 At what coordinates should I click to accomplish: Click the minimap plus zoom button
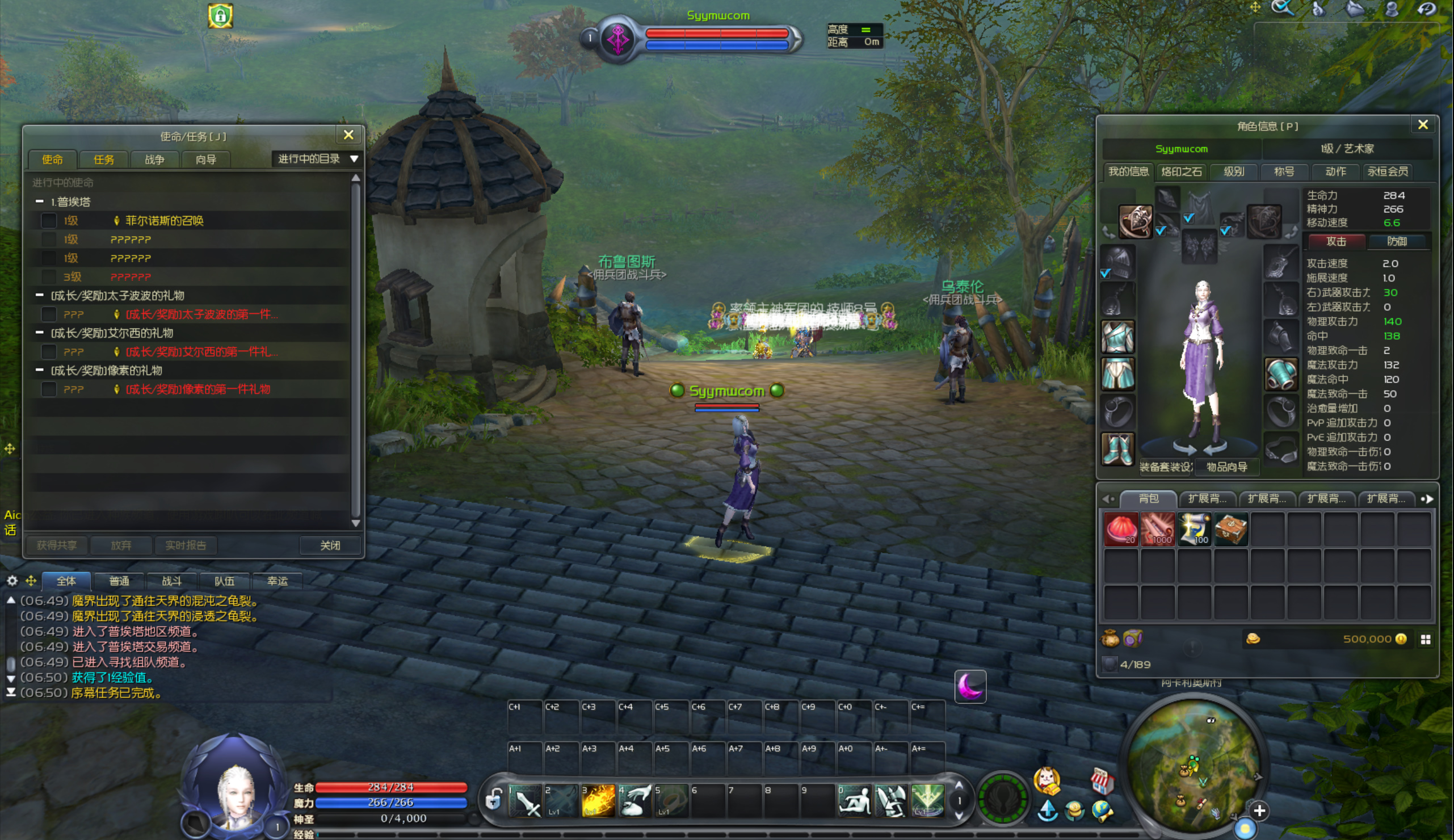point(1260,811)
